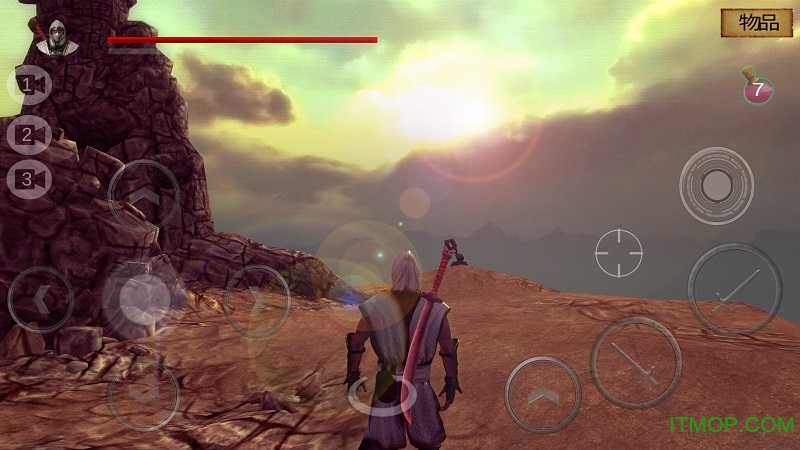Image resolution: width=800 pixels, height=450 pixels.
Task: Tap the movement pad's right arrow
Action: 257,299
